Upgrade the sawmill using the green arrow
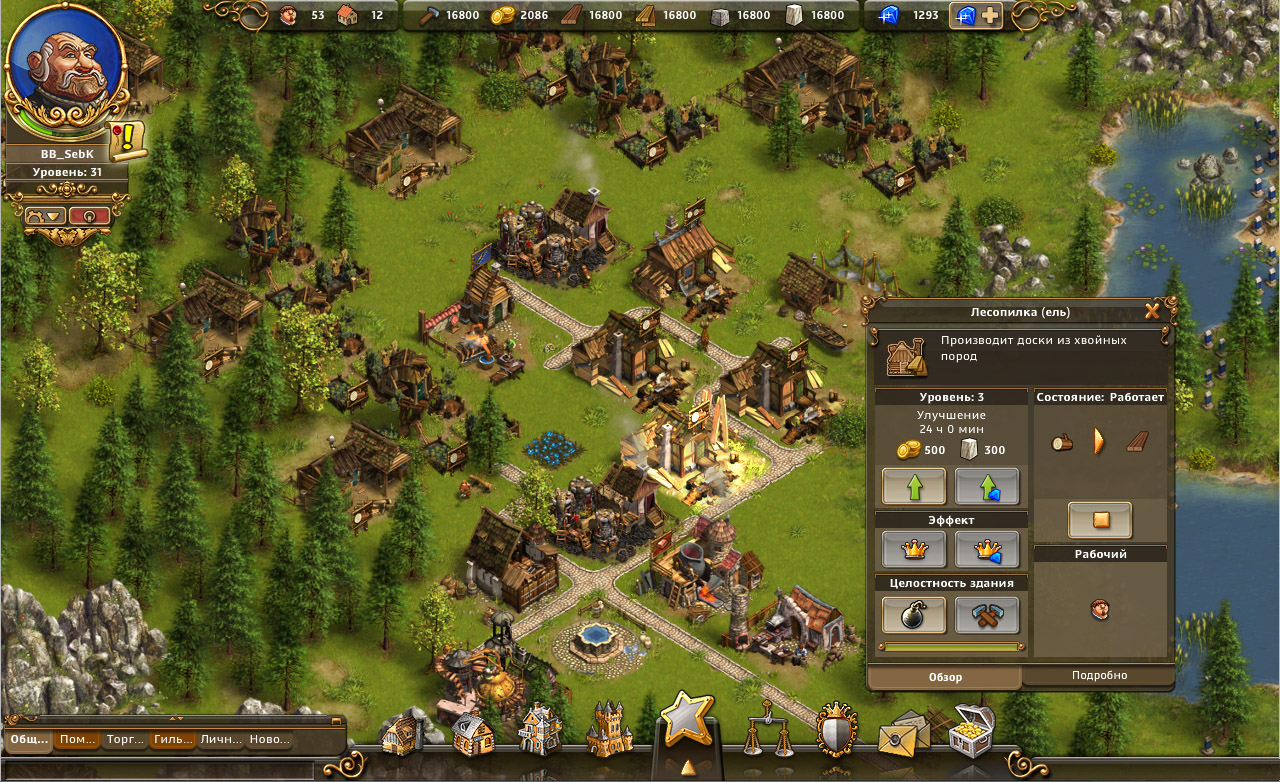The width and height of the screenshot is (1280, 782). (x=916, y=486)
